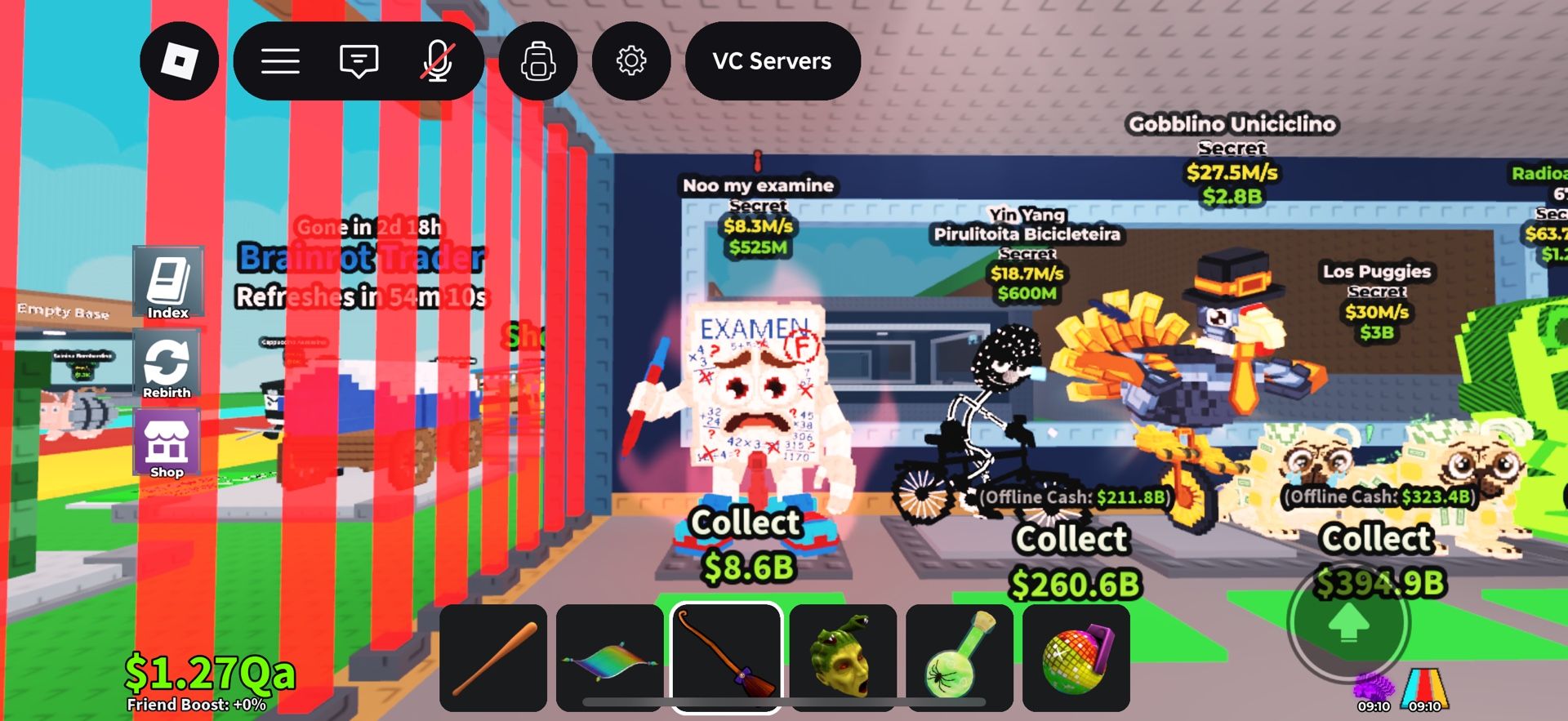Select the baseball bat hotbar slot

tap(493, 658)
